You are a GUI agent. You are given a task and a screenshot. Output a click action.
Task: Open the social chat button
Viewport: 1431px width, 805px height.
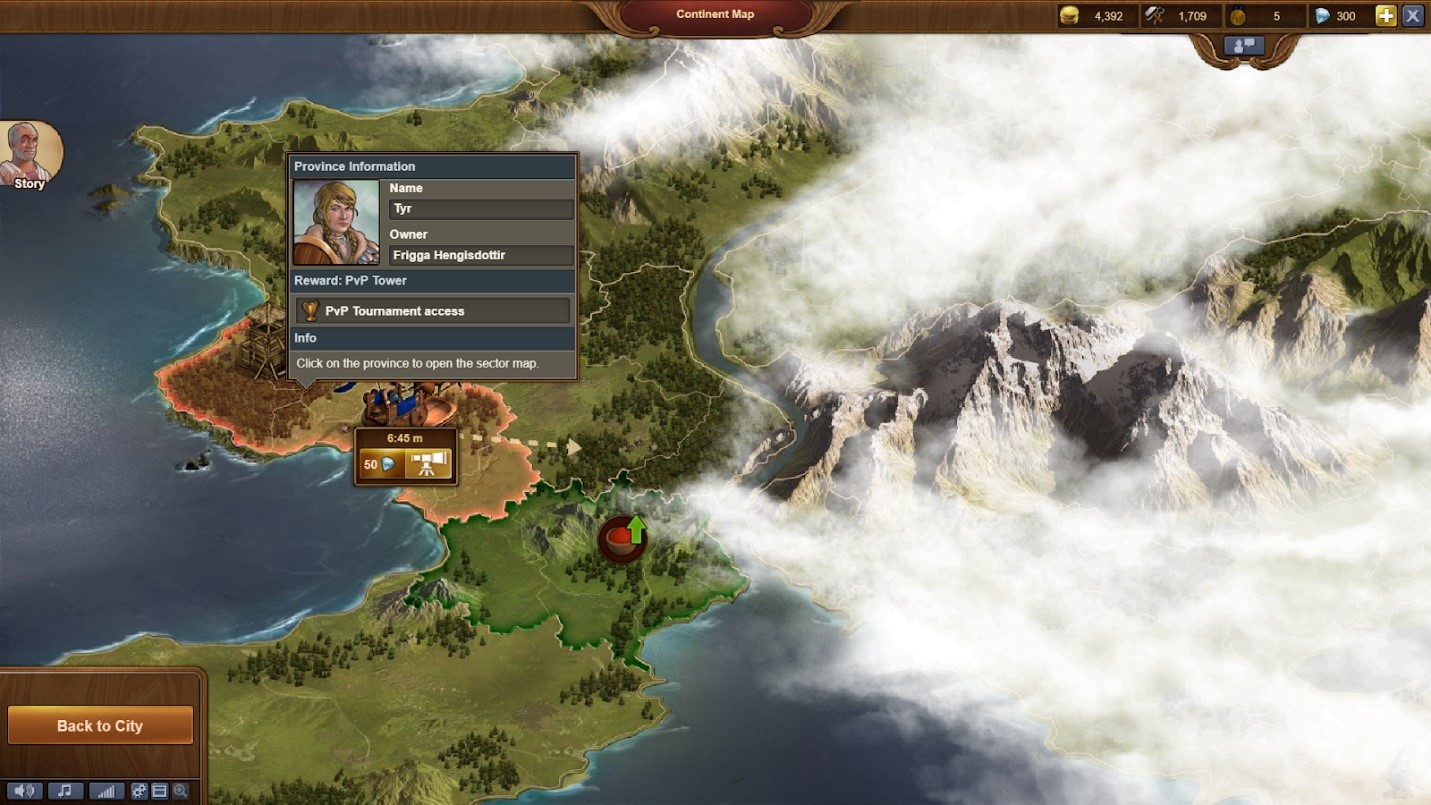(x=1245, y=46)
